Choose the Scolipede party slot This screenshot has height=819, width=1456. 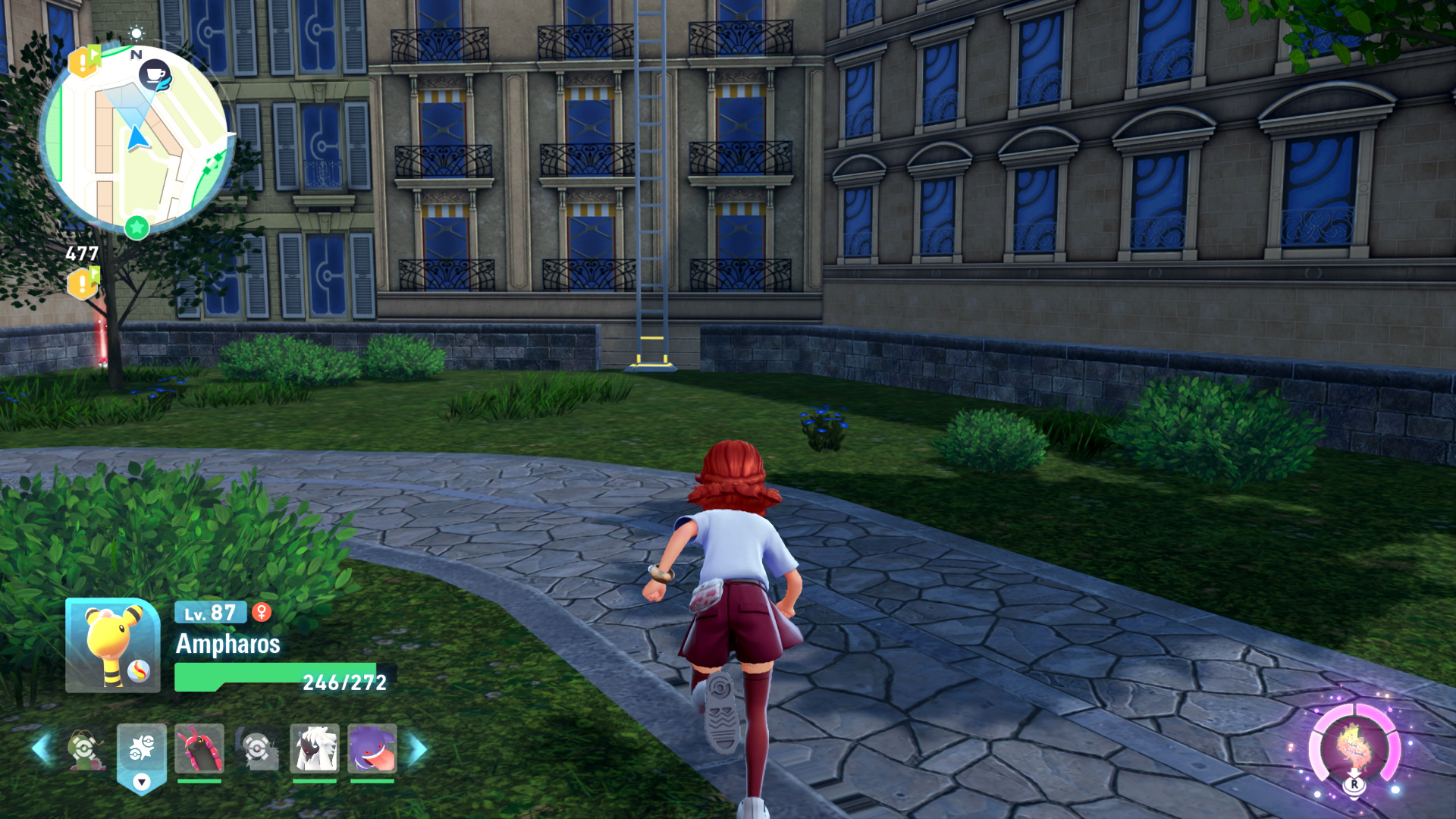click(199, 748)
